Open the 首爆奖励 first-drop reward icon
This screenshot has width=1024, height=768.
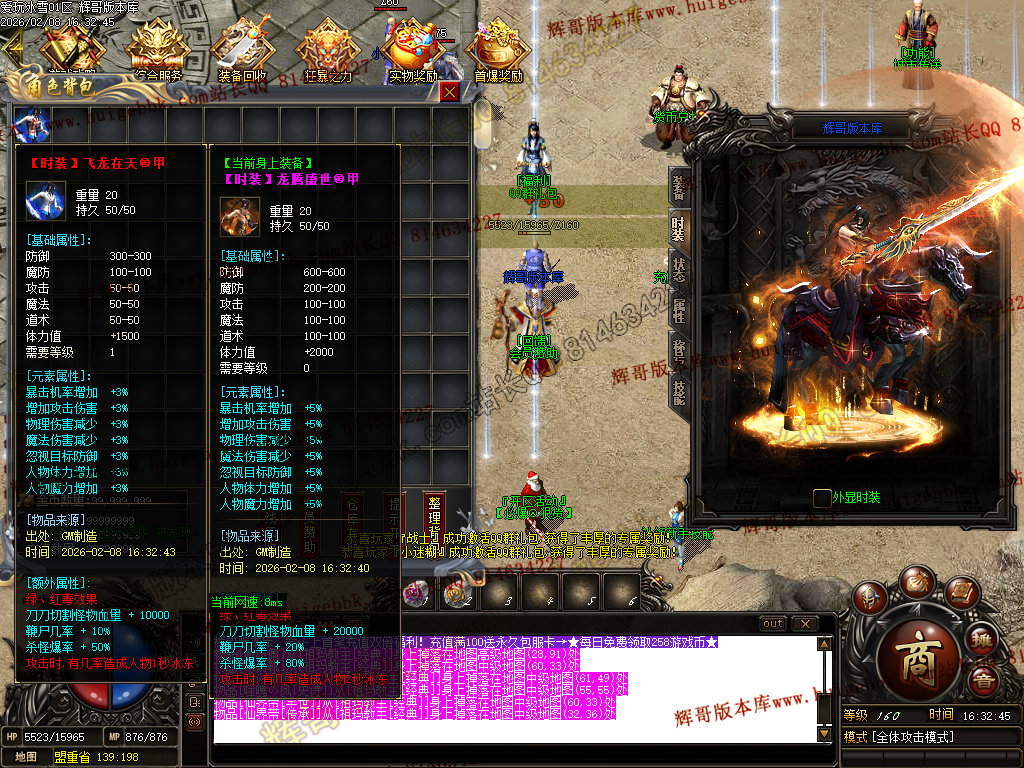click(x=498, y=47)
